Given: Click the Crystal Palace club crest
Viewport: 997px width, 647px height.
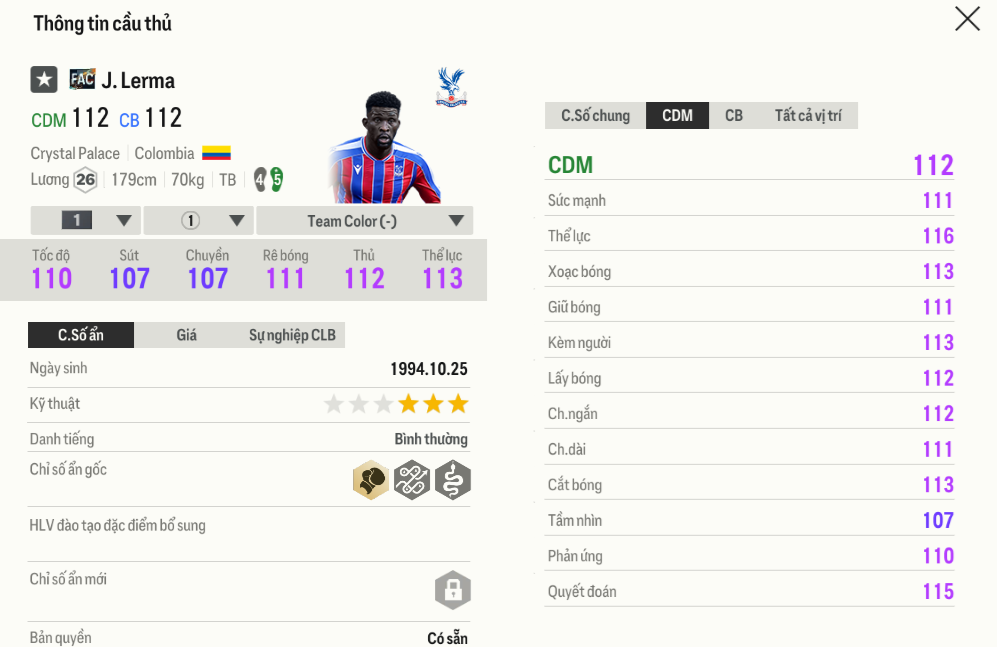Looking at the screenshot, I should 451,87.
